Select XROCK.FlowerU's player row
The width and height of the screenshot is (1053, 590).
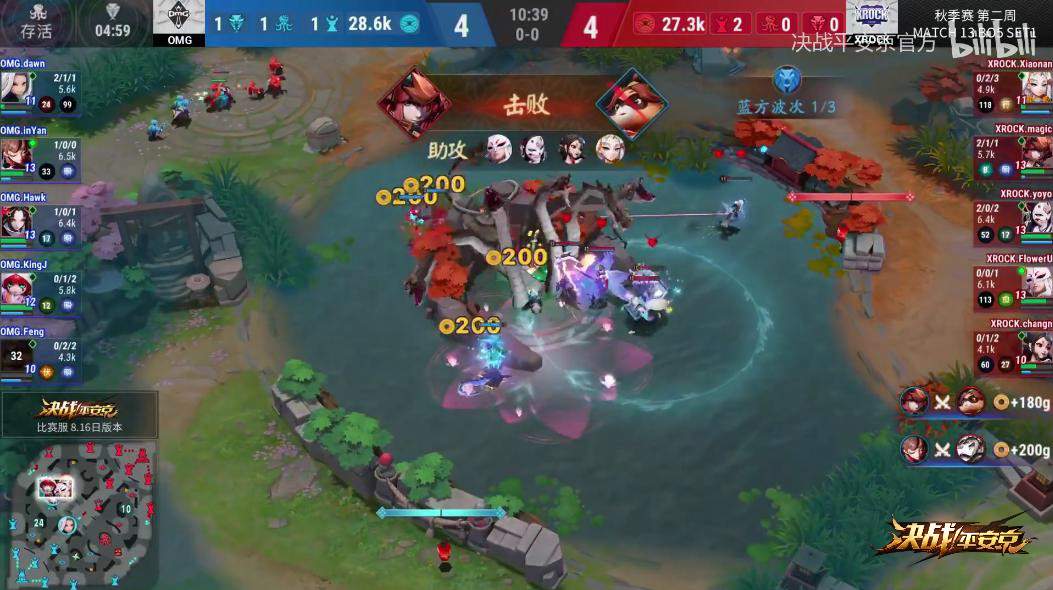point(1013,286)
